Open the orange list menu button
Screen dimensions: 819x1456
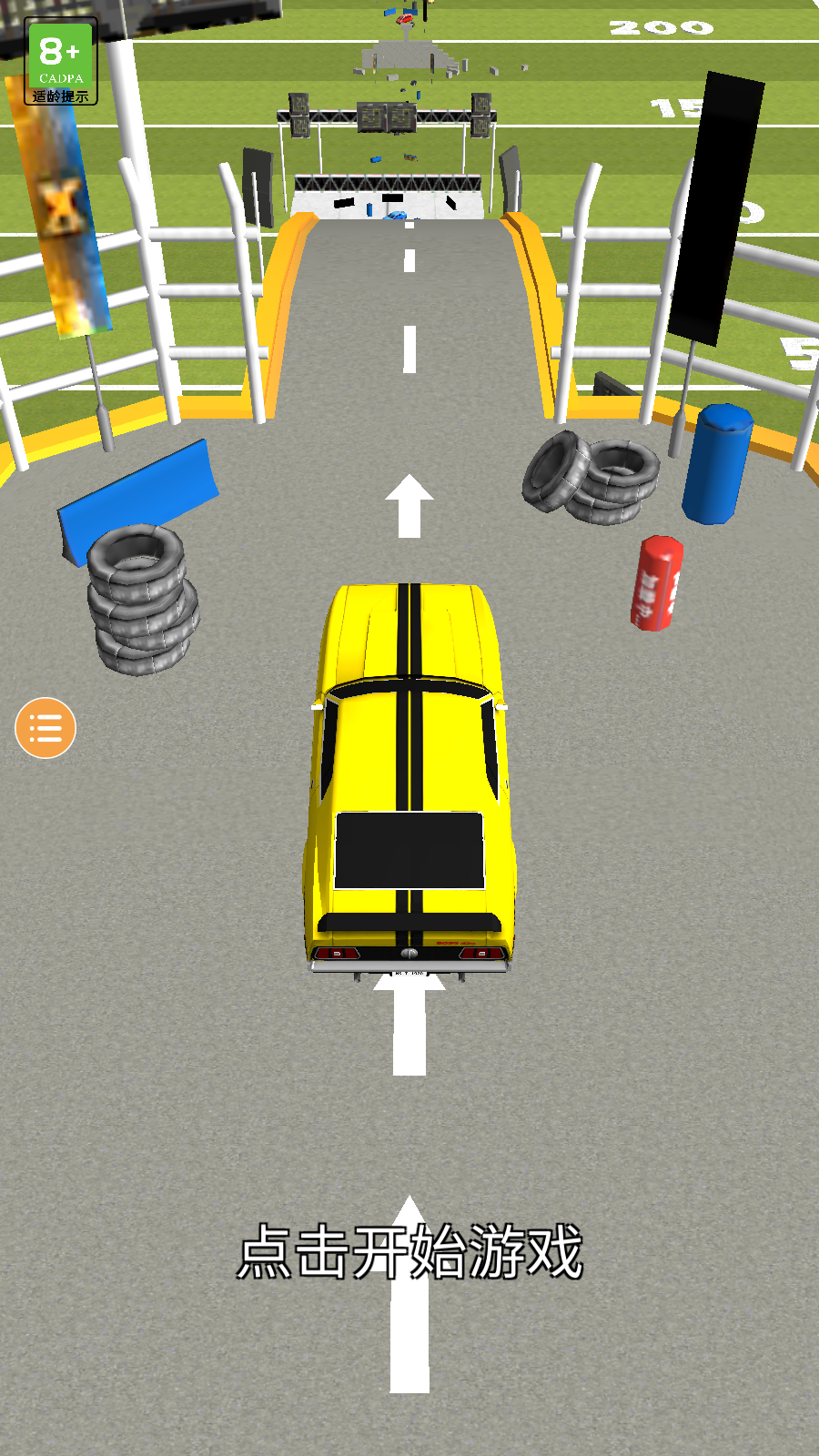pos(45,728)
